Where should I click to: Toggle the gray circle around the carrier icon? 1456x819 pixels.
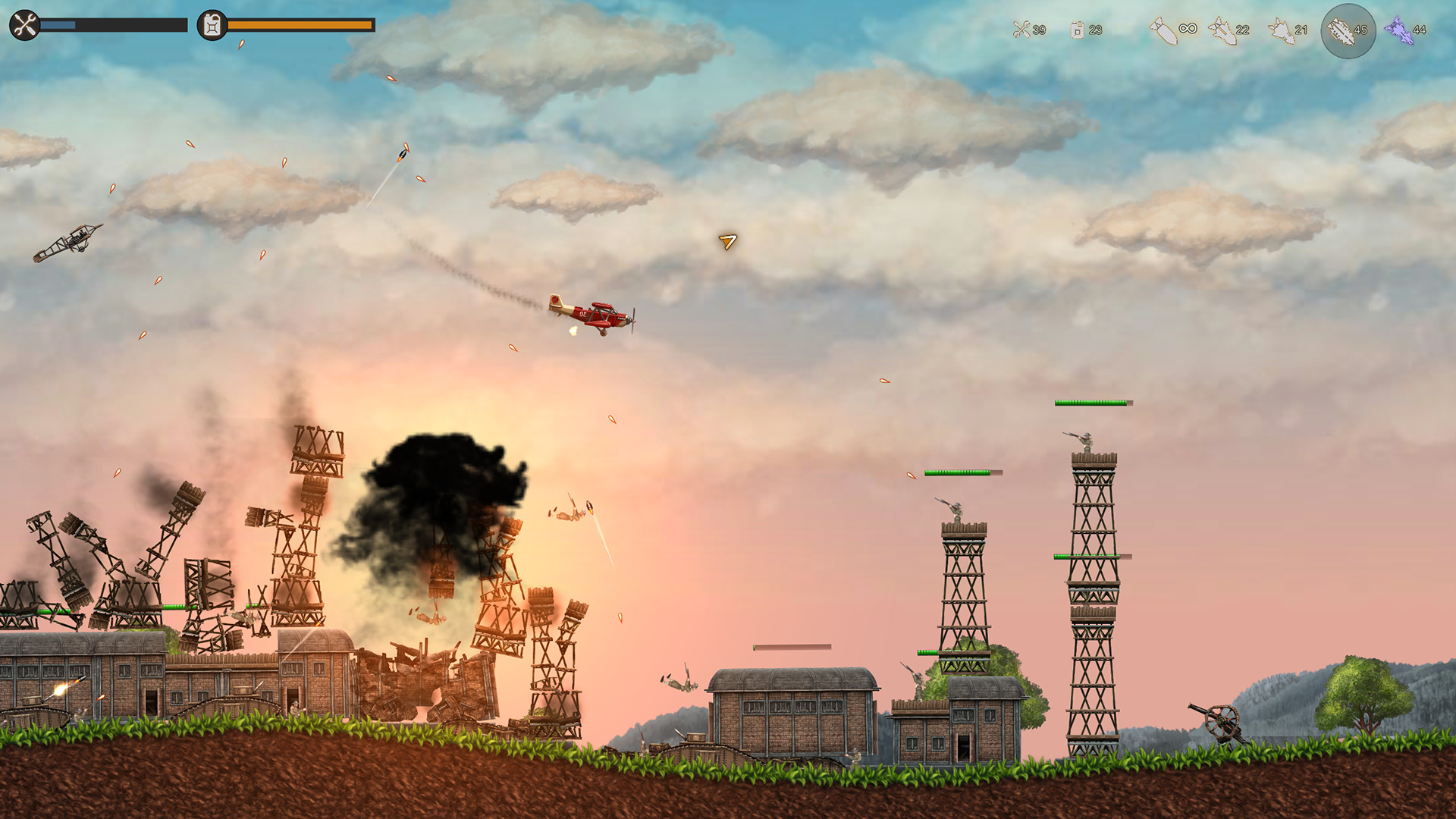point(1348,28)
